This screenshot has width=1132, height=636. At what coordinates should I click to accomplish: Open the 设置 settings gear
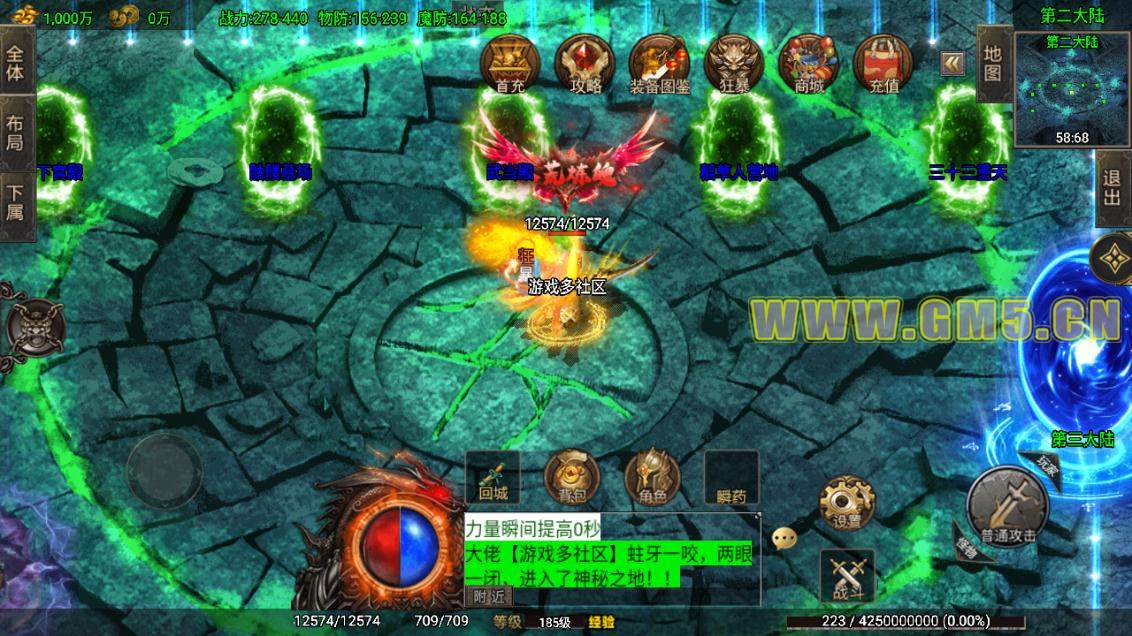(x=846, y=503)
